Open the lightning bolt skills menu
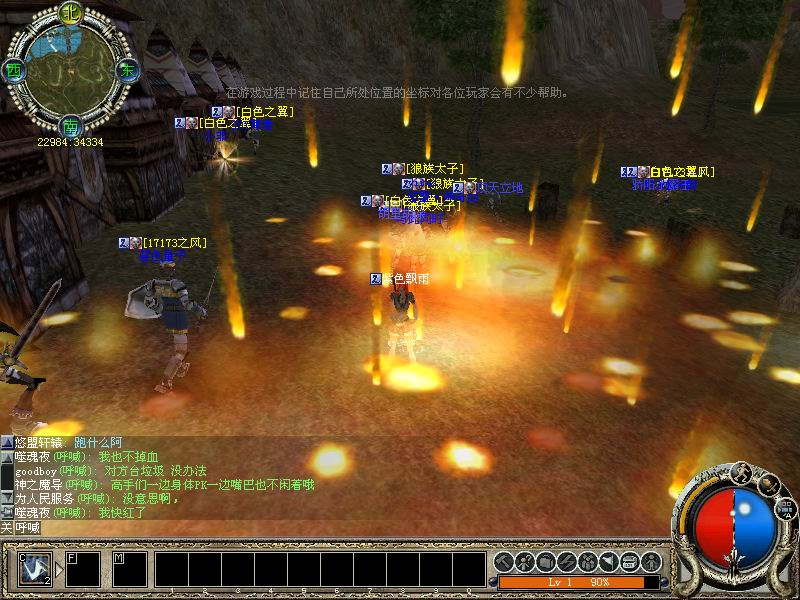The height and width of the screenshot is (600, 800). (567, 561)
